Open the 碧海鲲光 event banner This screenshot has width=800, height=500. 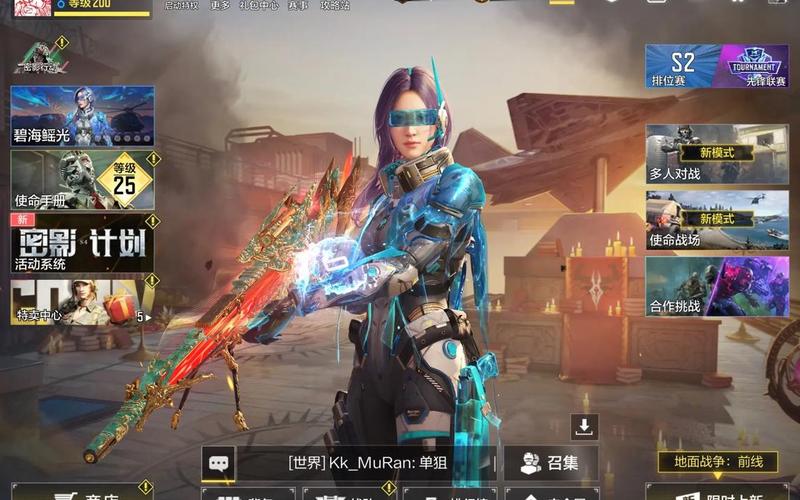(82, 117)
